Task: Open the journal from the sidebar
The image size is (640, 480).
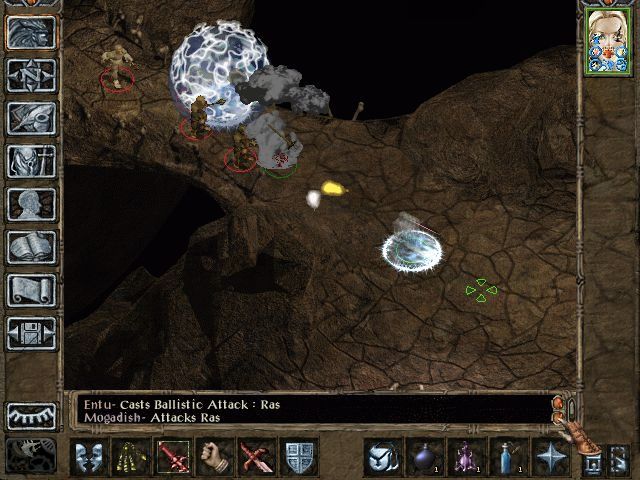Action: [x=31, y=118]
